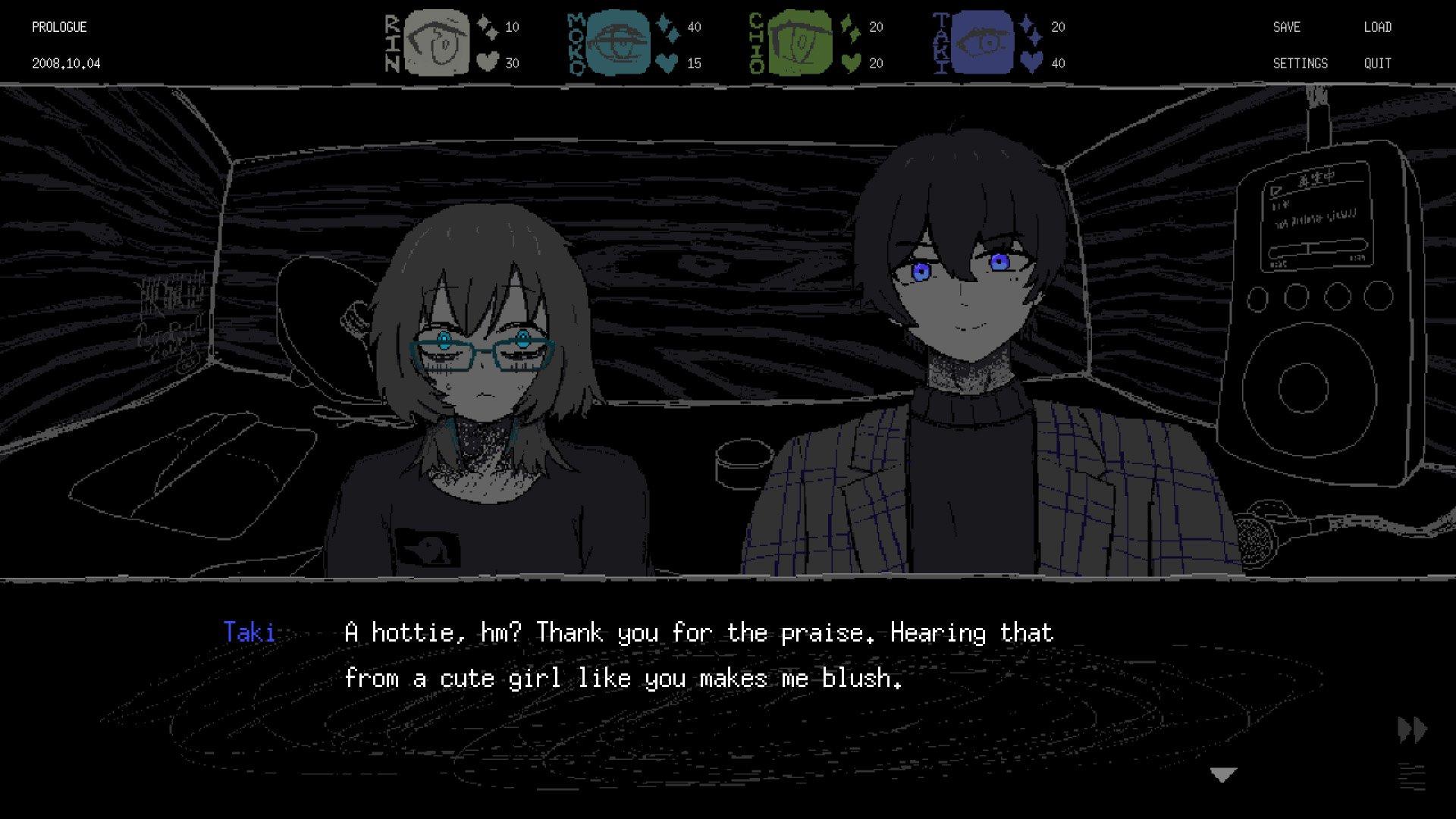Image resolution: width=1456 pixels, height=819 pixels.
Task: Open the SETTINGS menu
Action: (x=1301, y=64)
